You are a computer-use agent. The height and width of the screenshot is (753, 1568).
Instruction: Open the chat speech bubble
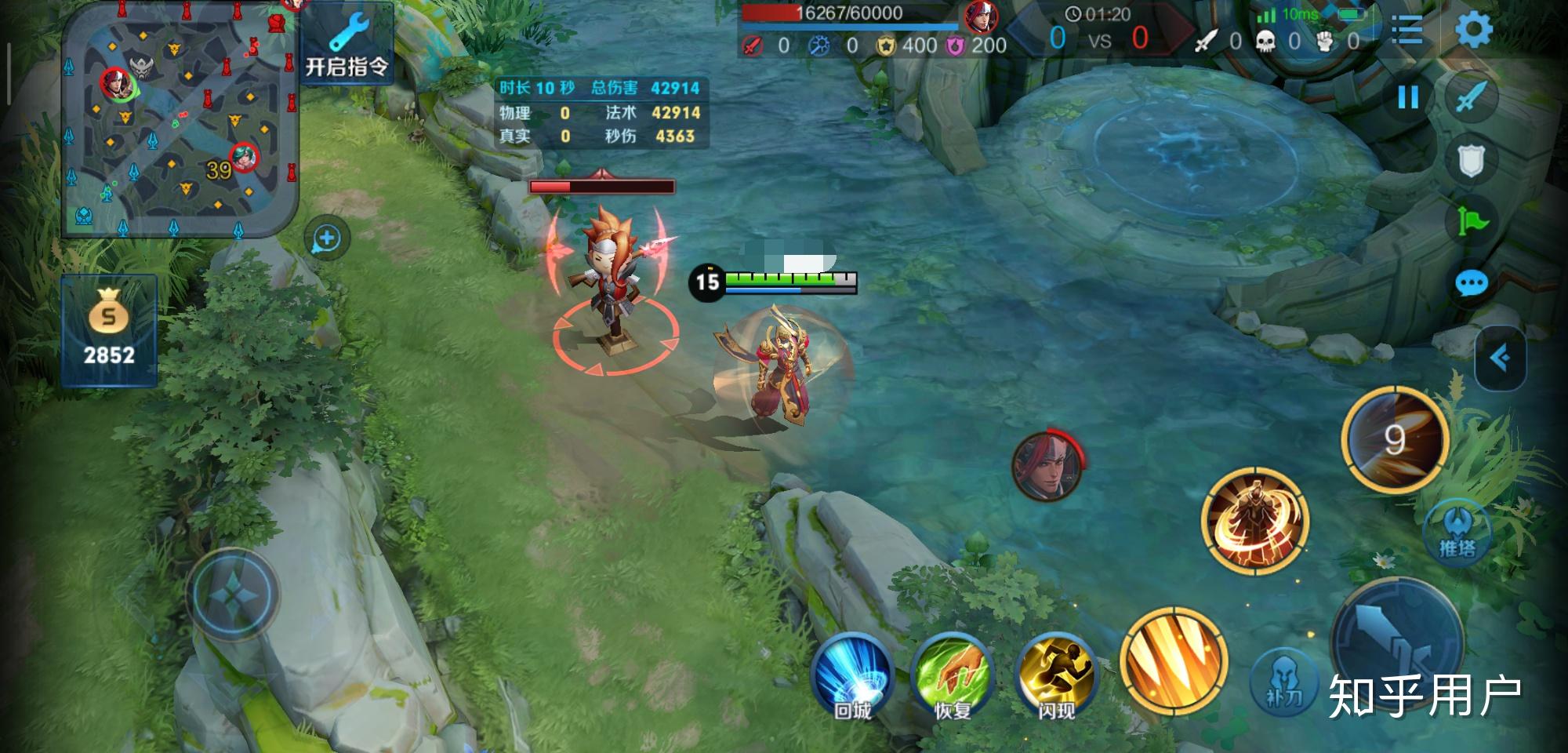pyautogui.click(x=1471, y=283)
